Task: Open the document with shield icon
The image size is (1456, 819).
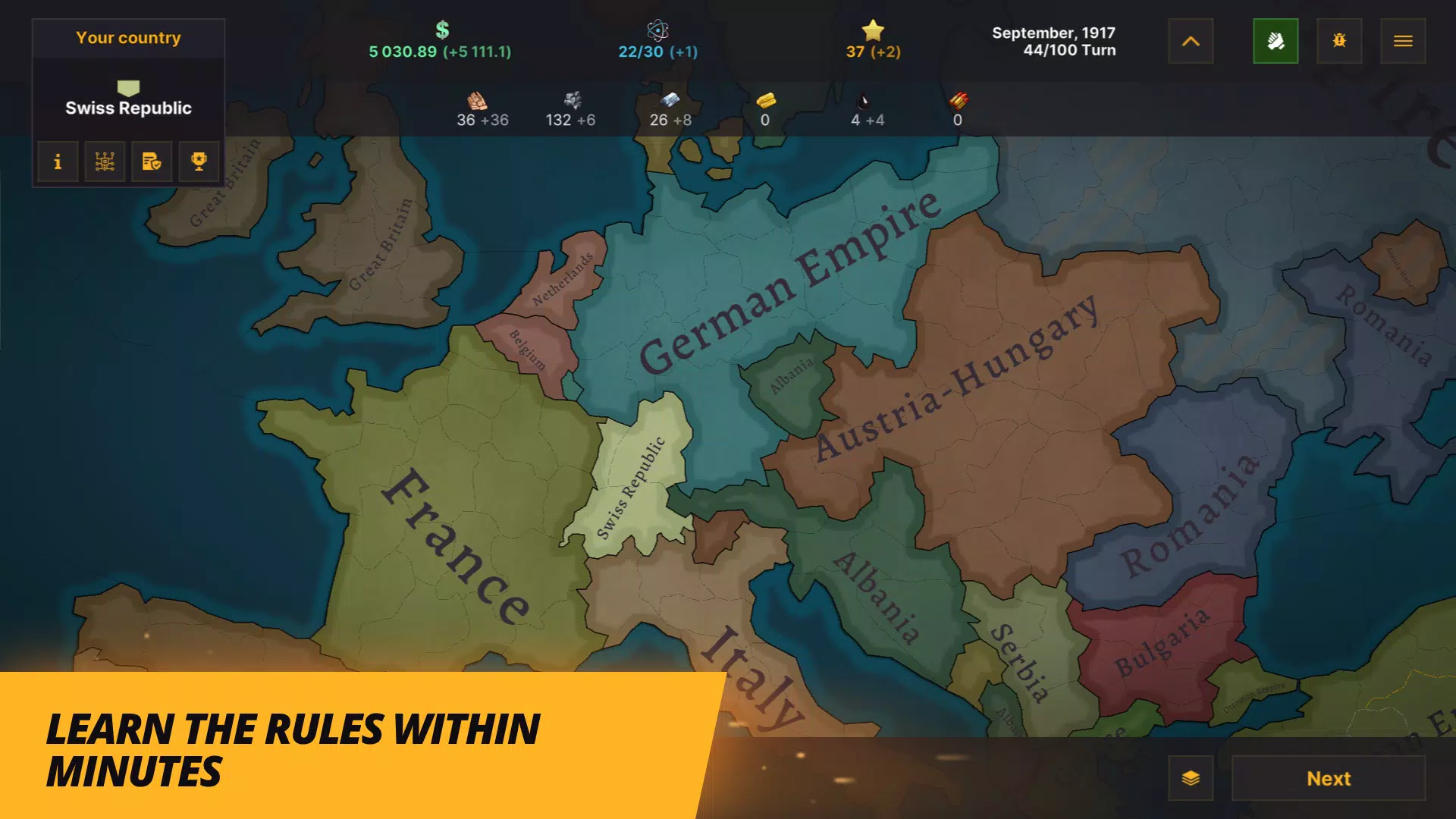Action: point(152,162)
